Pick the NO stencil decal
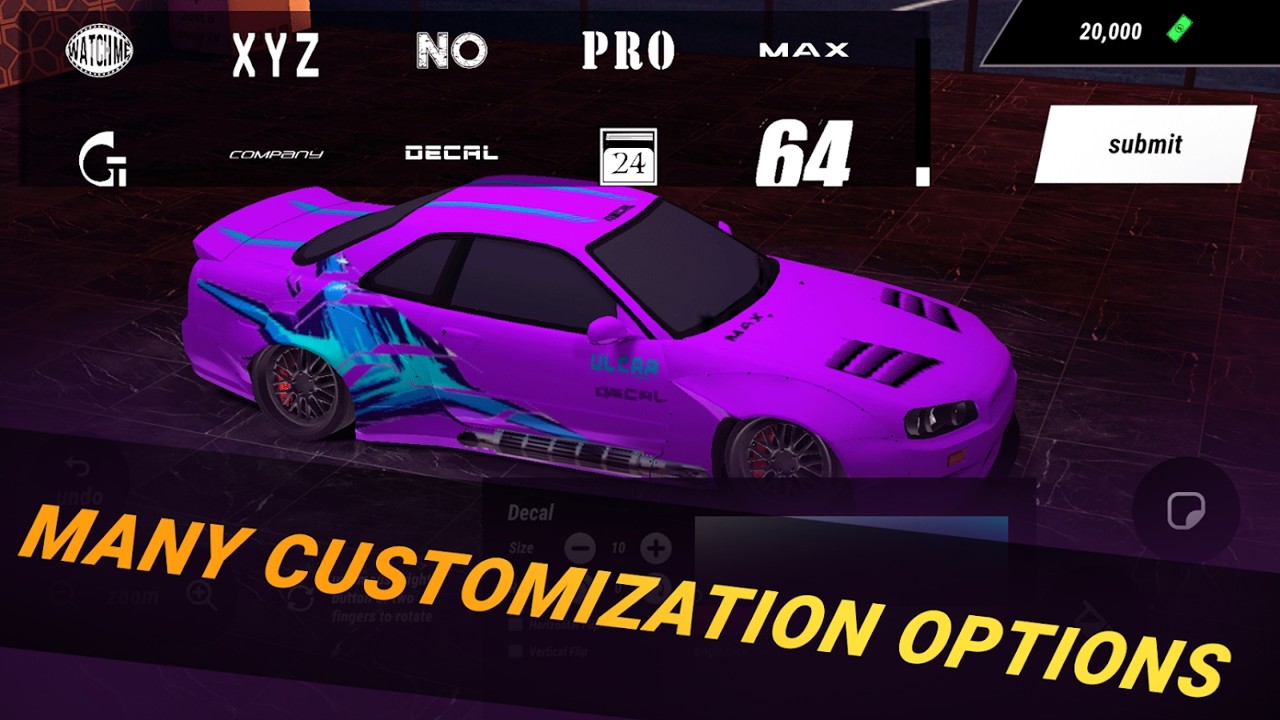1280x720 pixels. pos(452,51)
